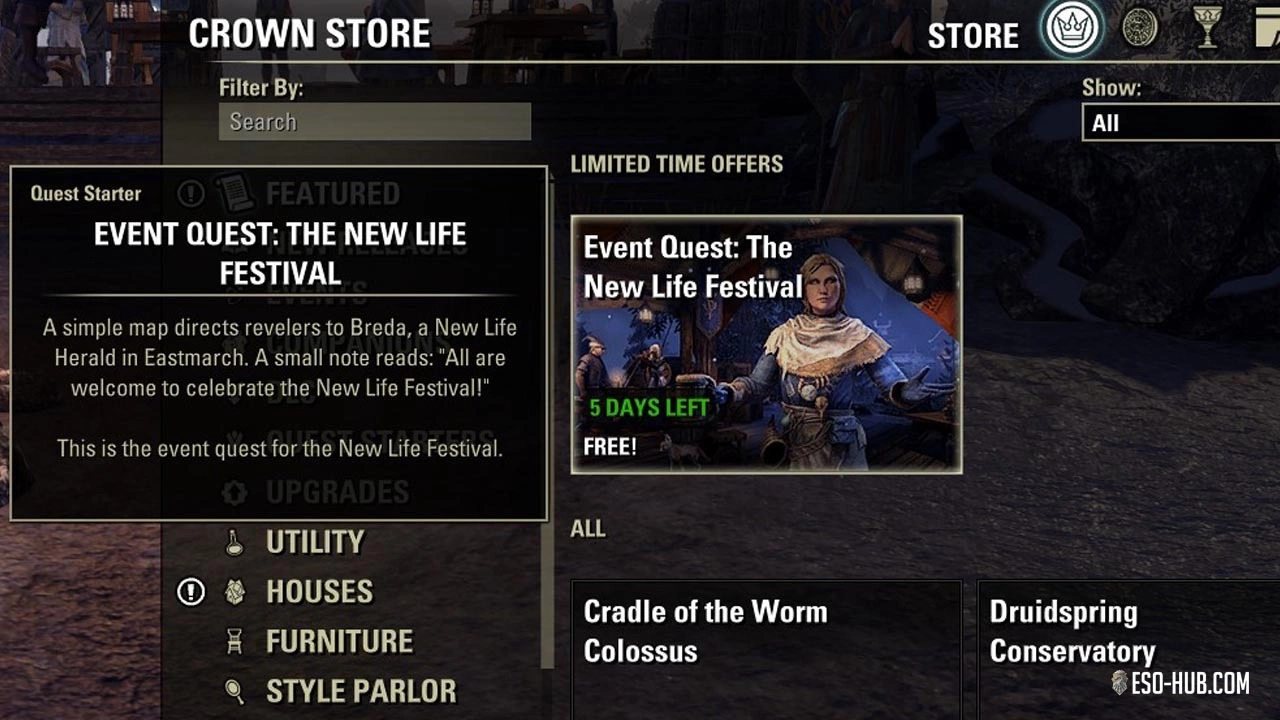Select the New Life Festival event quest tile
The image size is (1280, 720).
point(766,344)
